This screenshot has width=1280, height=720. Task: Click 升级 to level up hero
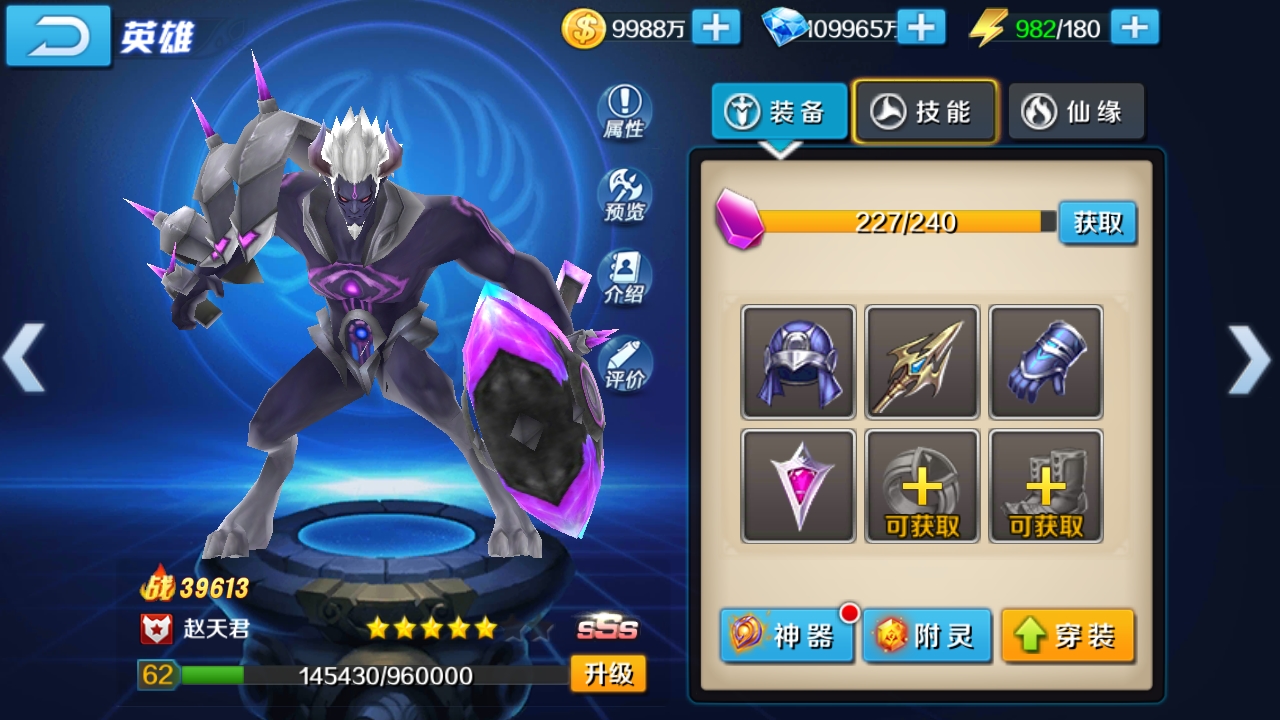click(x=608, y=674)
